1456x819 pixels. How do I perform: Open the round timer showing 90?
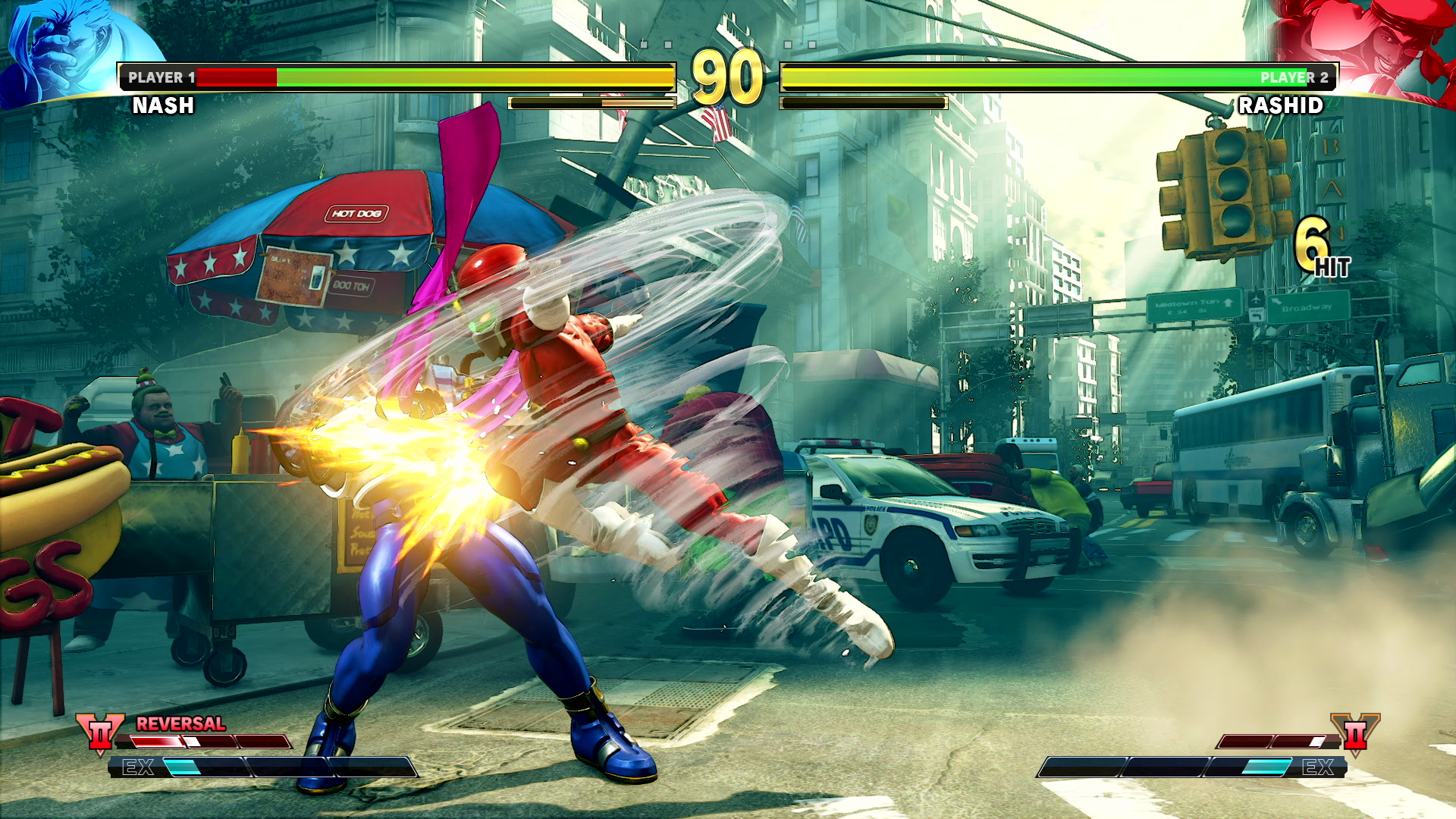727,76
